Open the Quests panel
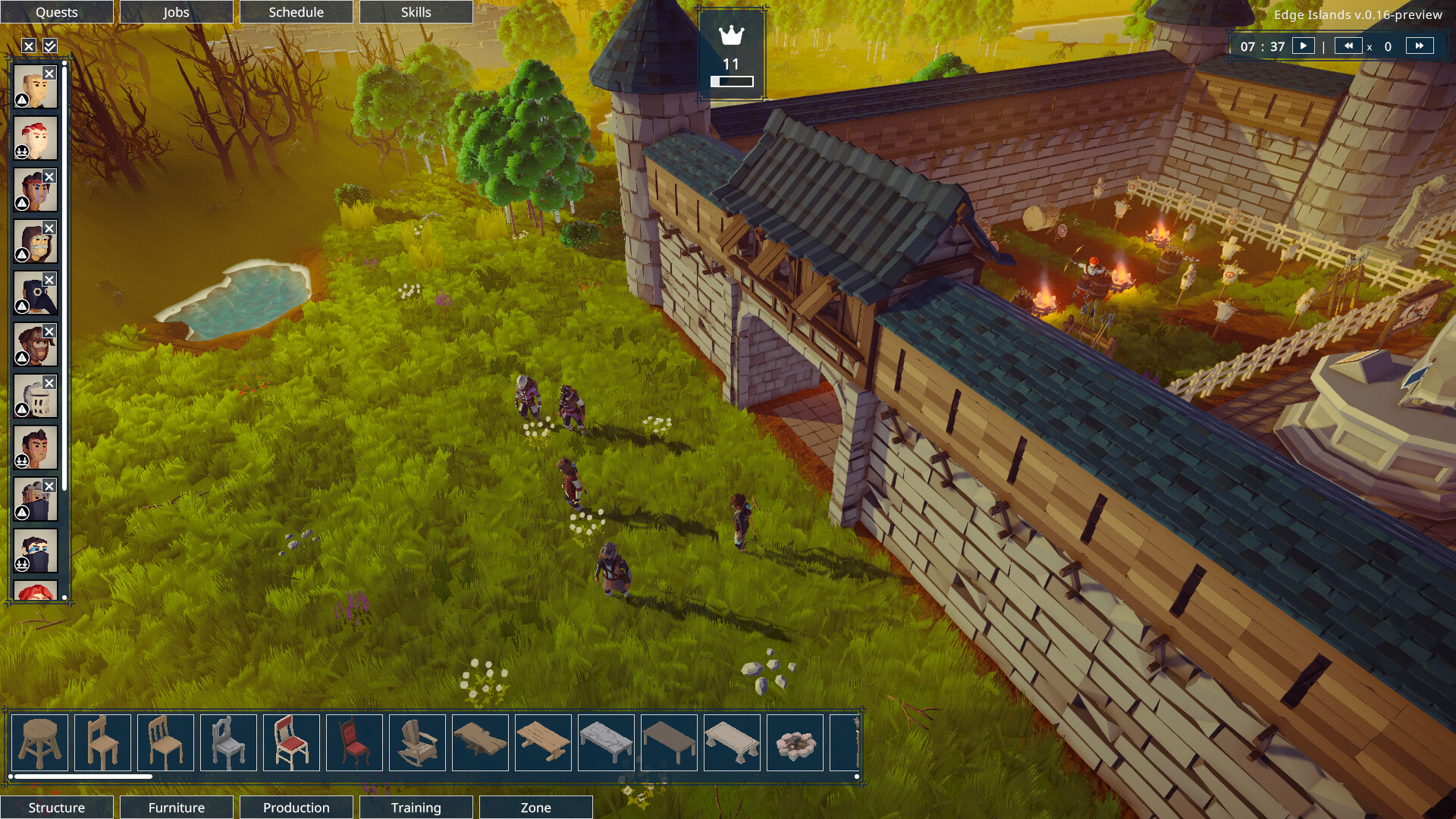Screen dimensions: 1456x819 (57, 12)
